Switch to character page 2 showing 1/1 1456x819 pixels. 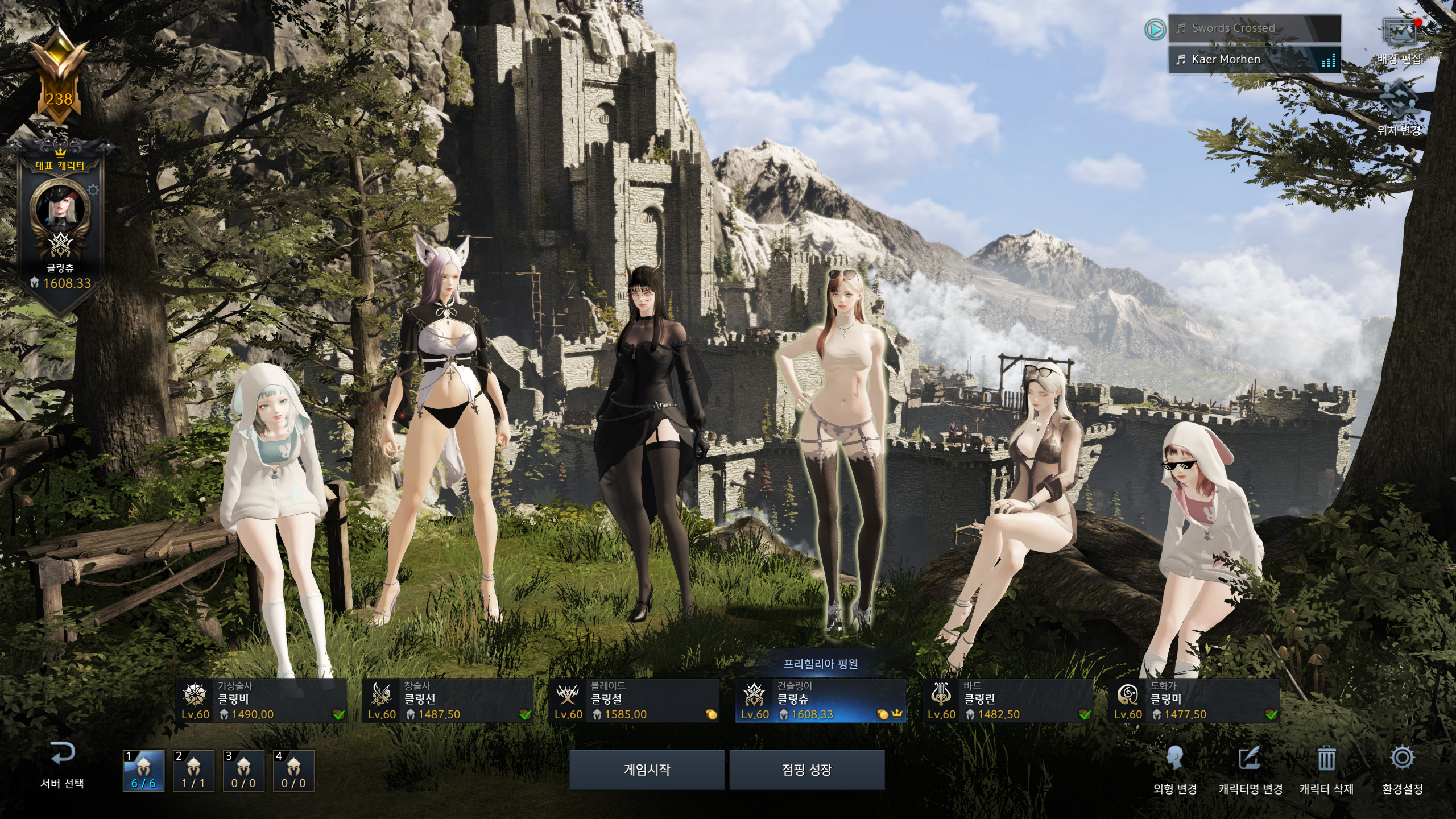point(193,771)
